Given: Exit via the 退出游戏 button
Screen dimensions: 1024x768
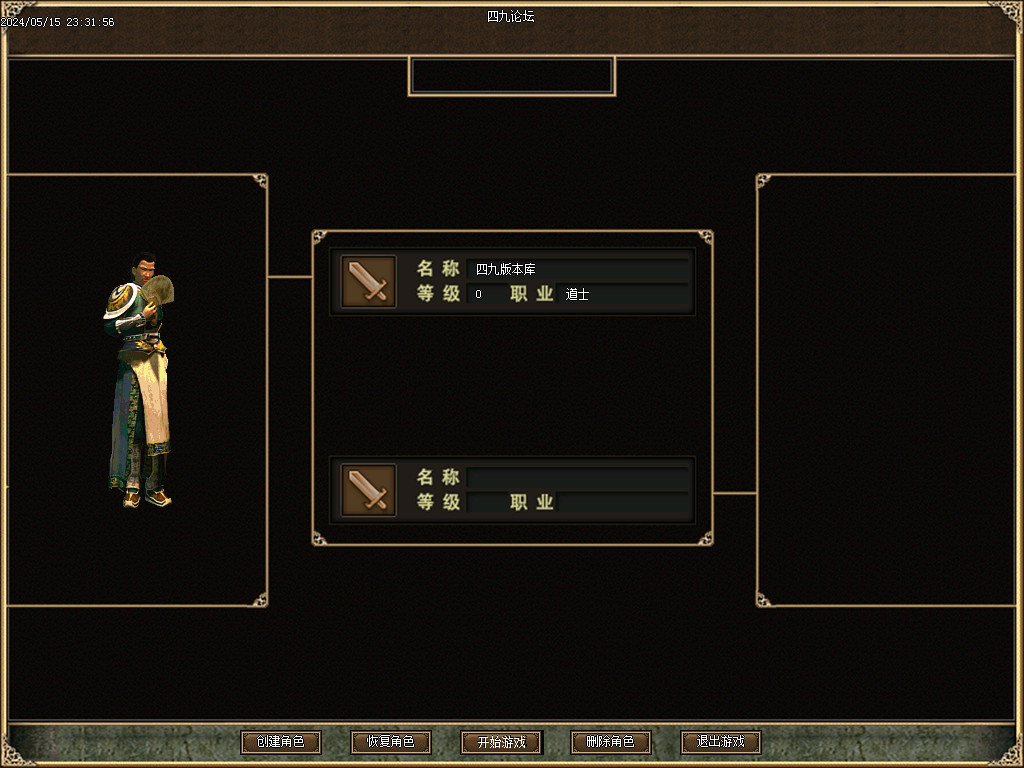Looking at the screenshot, I should pyautogui.click(x=720, y=742).
